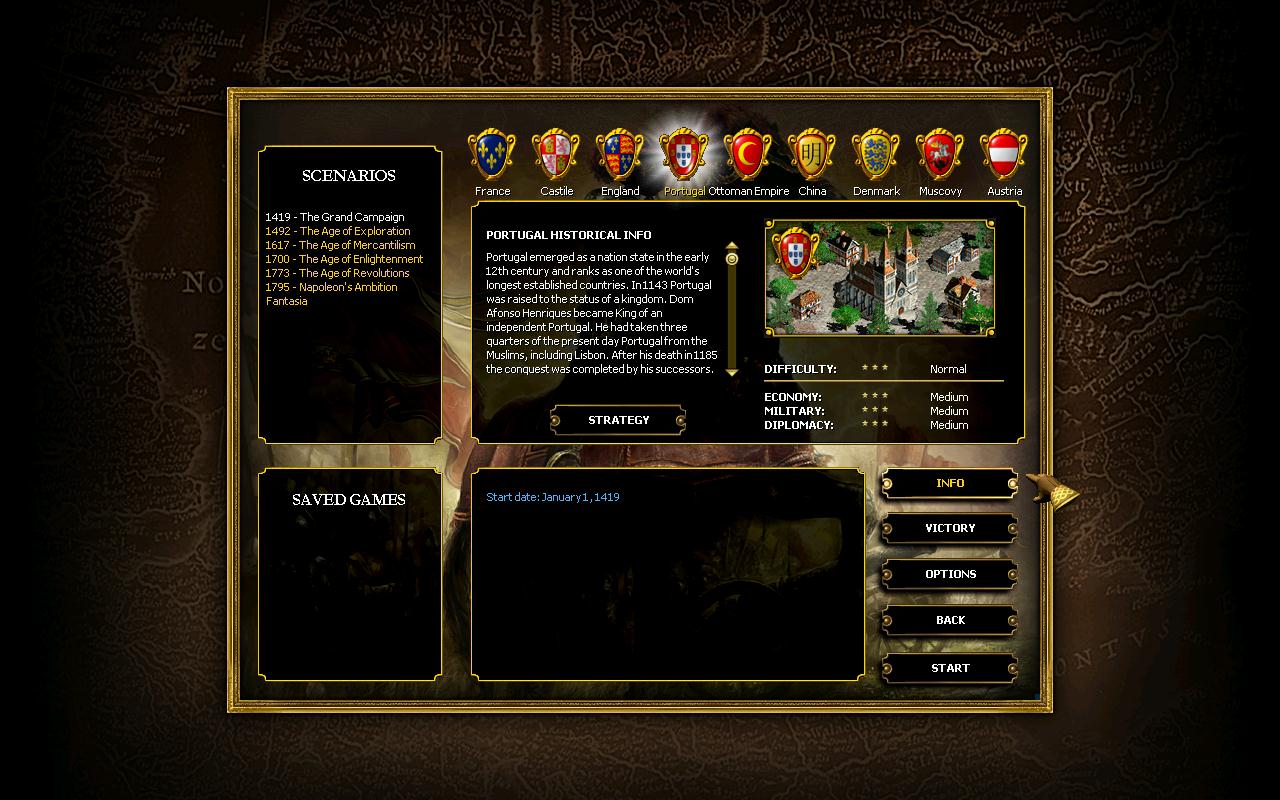Viewport: 1280px width, 800px height.
Task: Choose Castile as your nation
Action: tap(556, 154)
